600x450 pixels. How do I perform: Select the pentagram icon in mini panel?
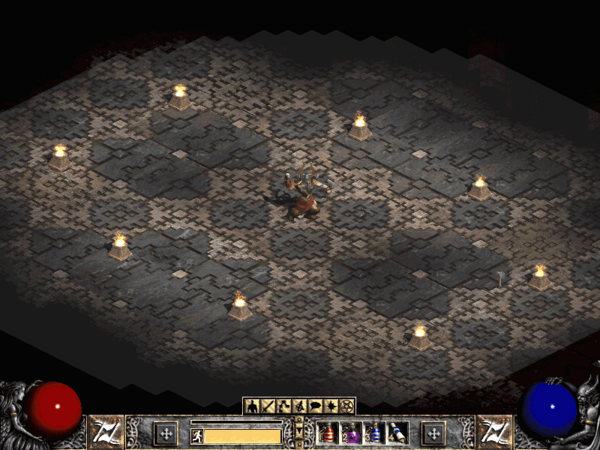coord(346,406)
